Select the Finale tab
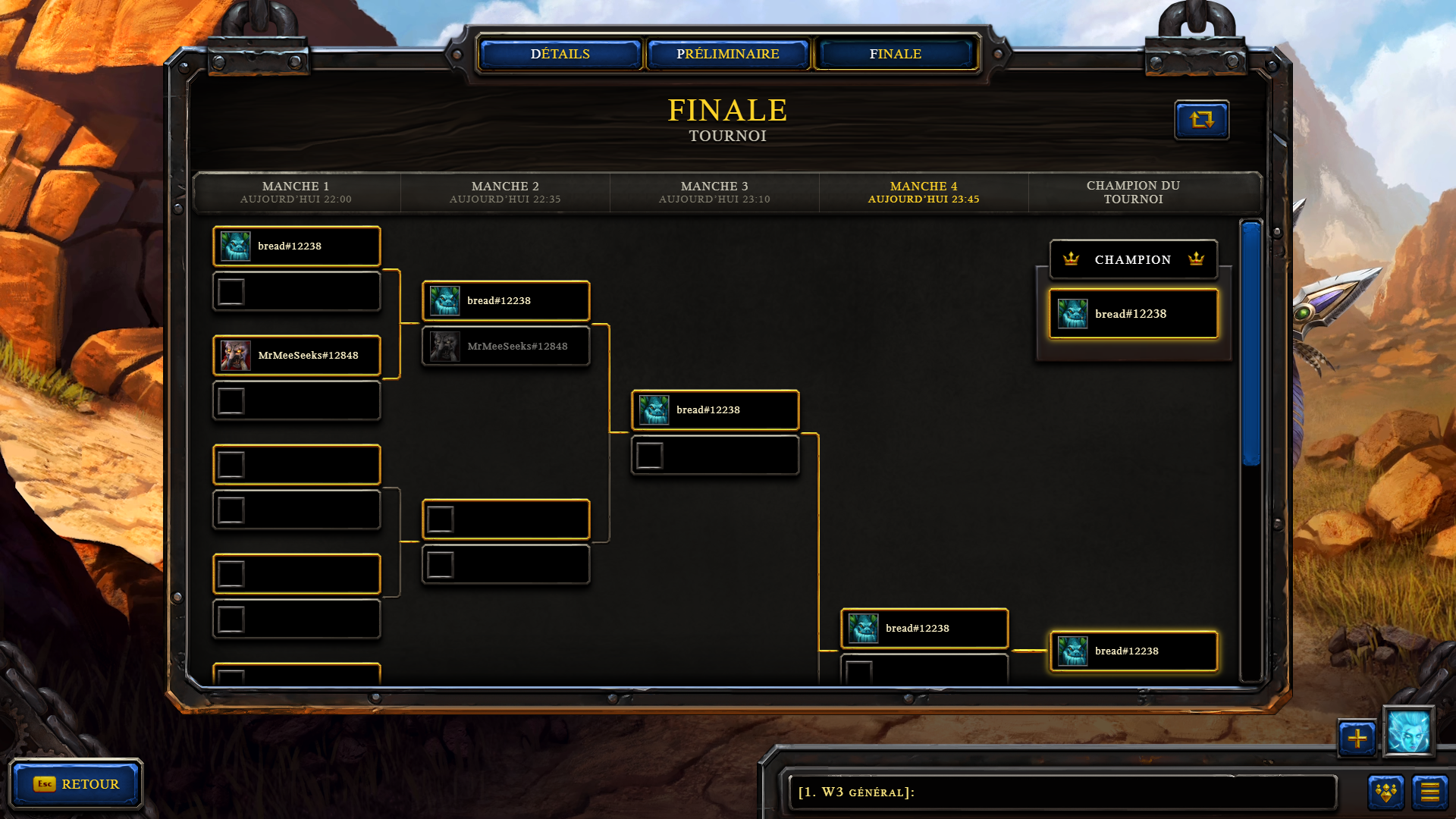This screenshot has width=1456, height=819. point(895,54)
